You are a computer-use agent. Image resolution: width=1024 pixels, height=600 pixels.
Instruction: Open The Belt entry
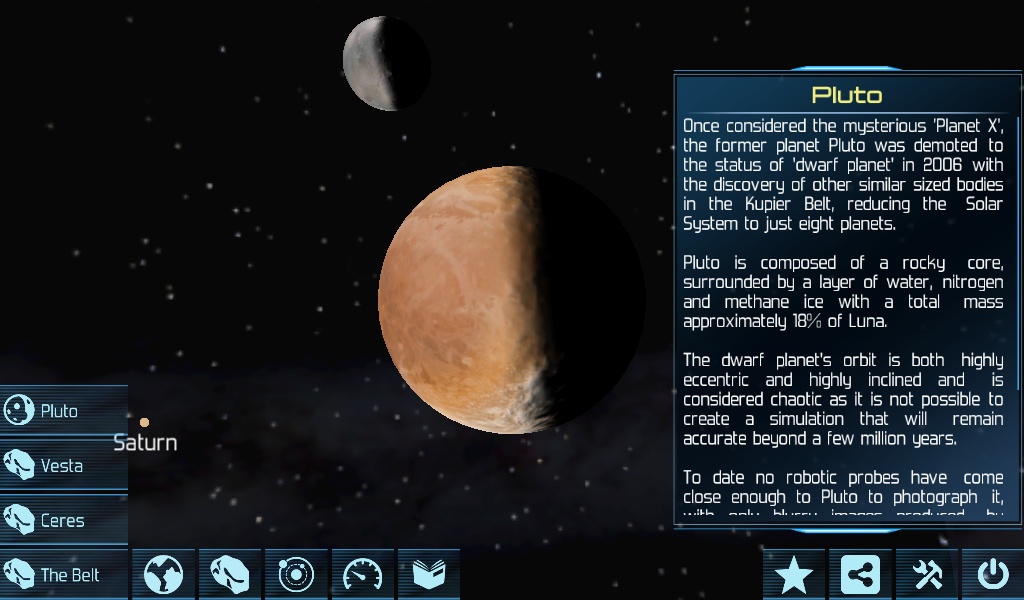coord(62,575)
